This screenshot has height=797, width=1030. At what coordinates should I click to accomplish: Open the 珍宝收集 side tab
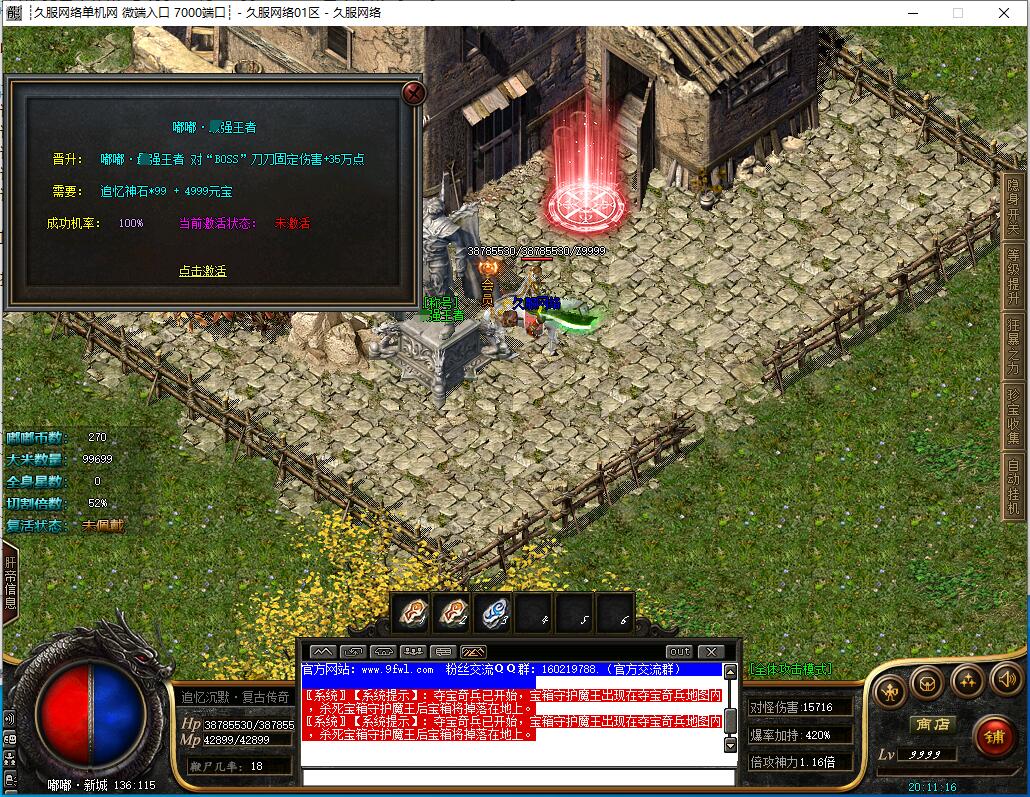click(1014, 415)
